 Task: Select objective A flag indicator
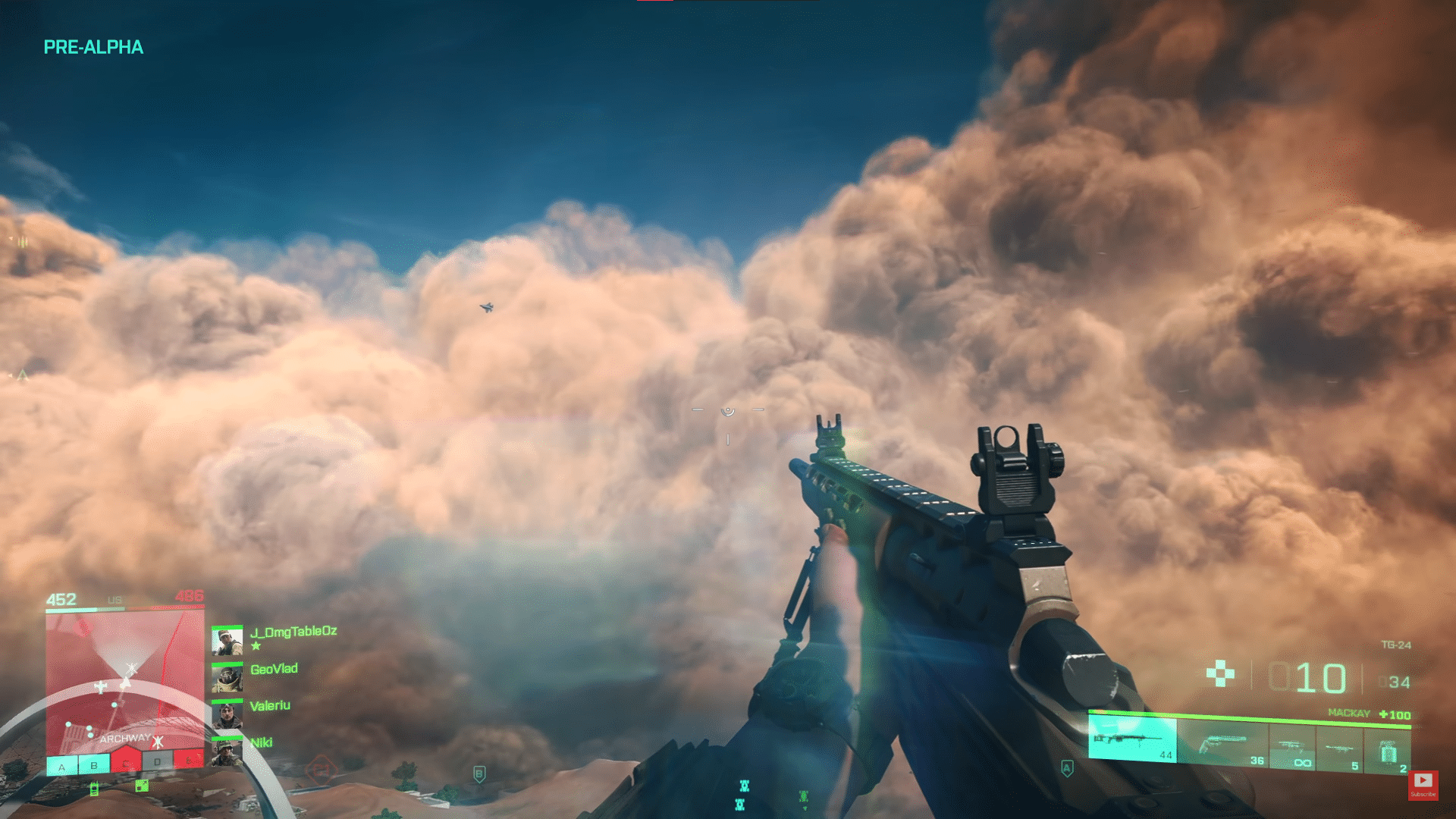(62, 767)
